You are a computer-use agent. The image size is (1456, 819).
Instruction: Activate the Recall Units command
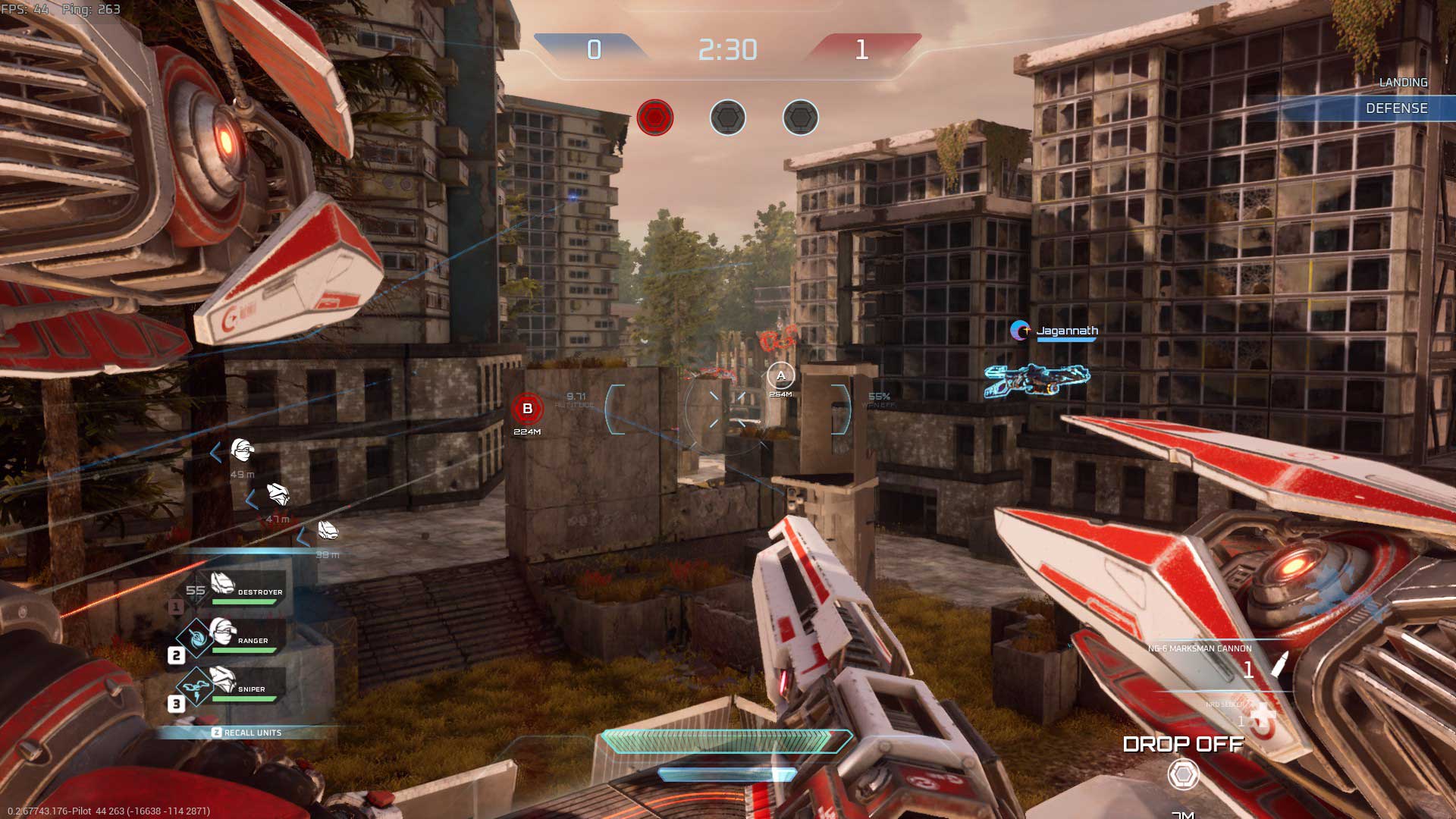(247, 733)
